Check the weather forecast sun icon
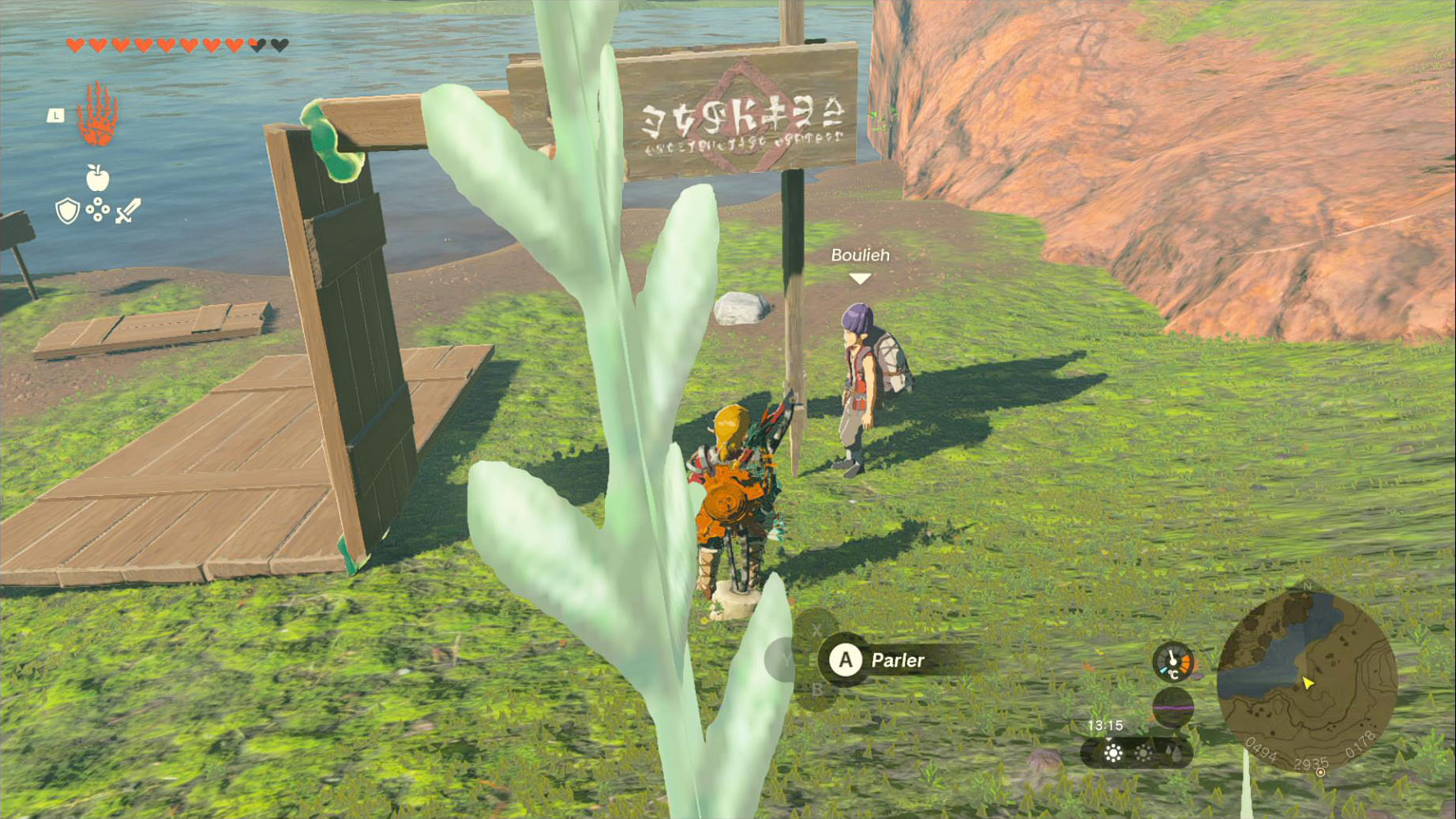Screen dimensions: 1456x819 coord(1113,753)
